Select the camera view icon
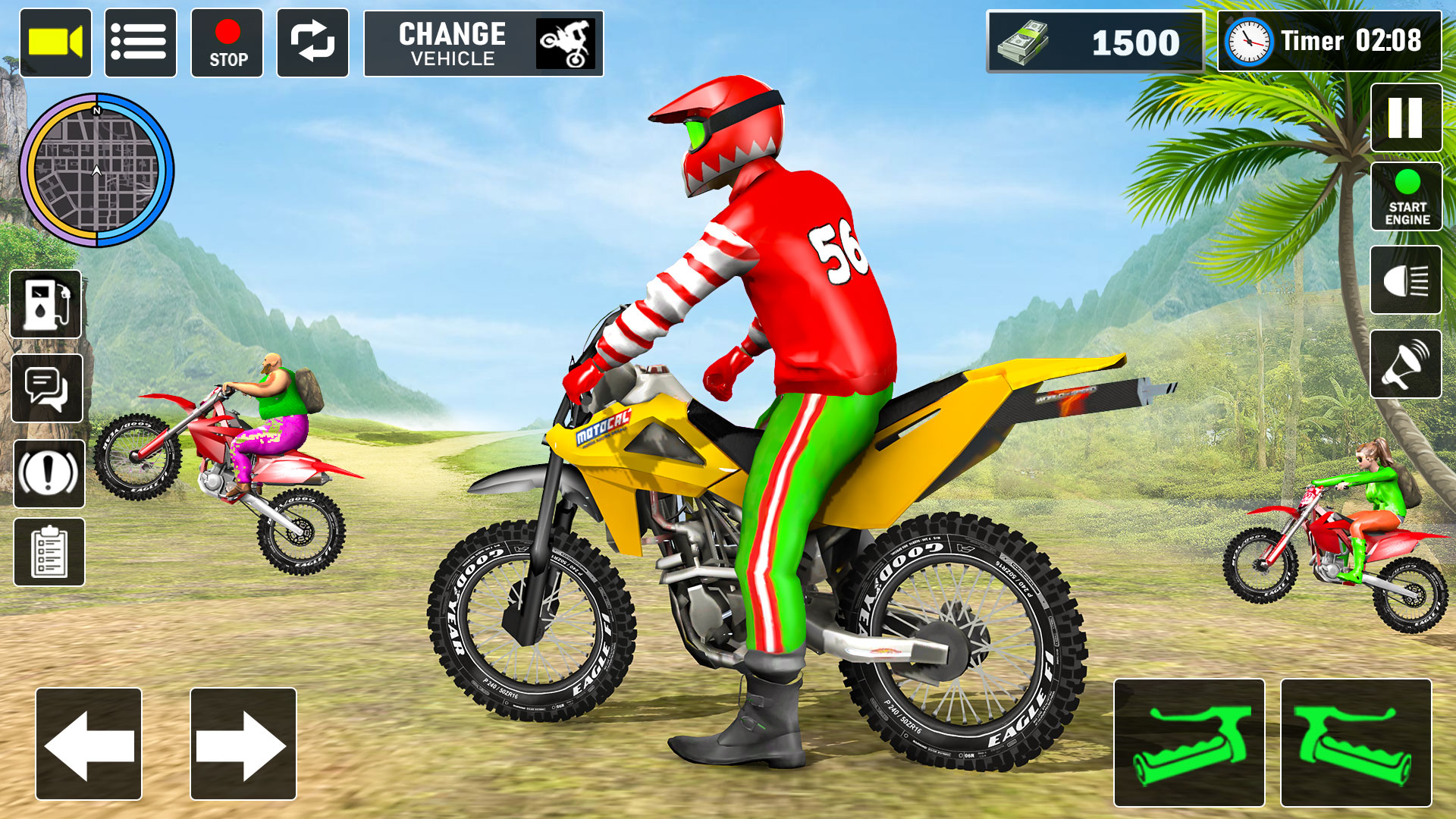This screenshot has height=819, width=1456. [x=57, y=43]
